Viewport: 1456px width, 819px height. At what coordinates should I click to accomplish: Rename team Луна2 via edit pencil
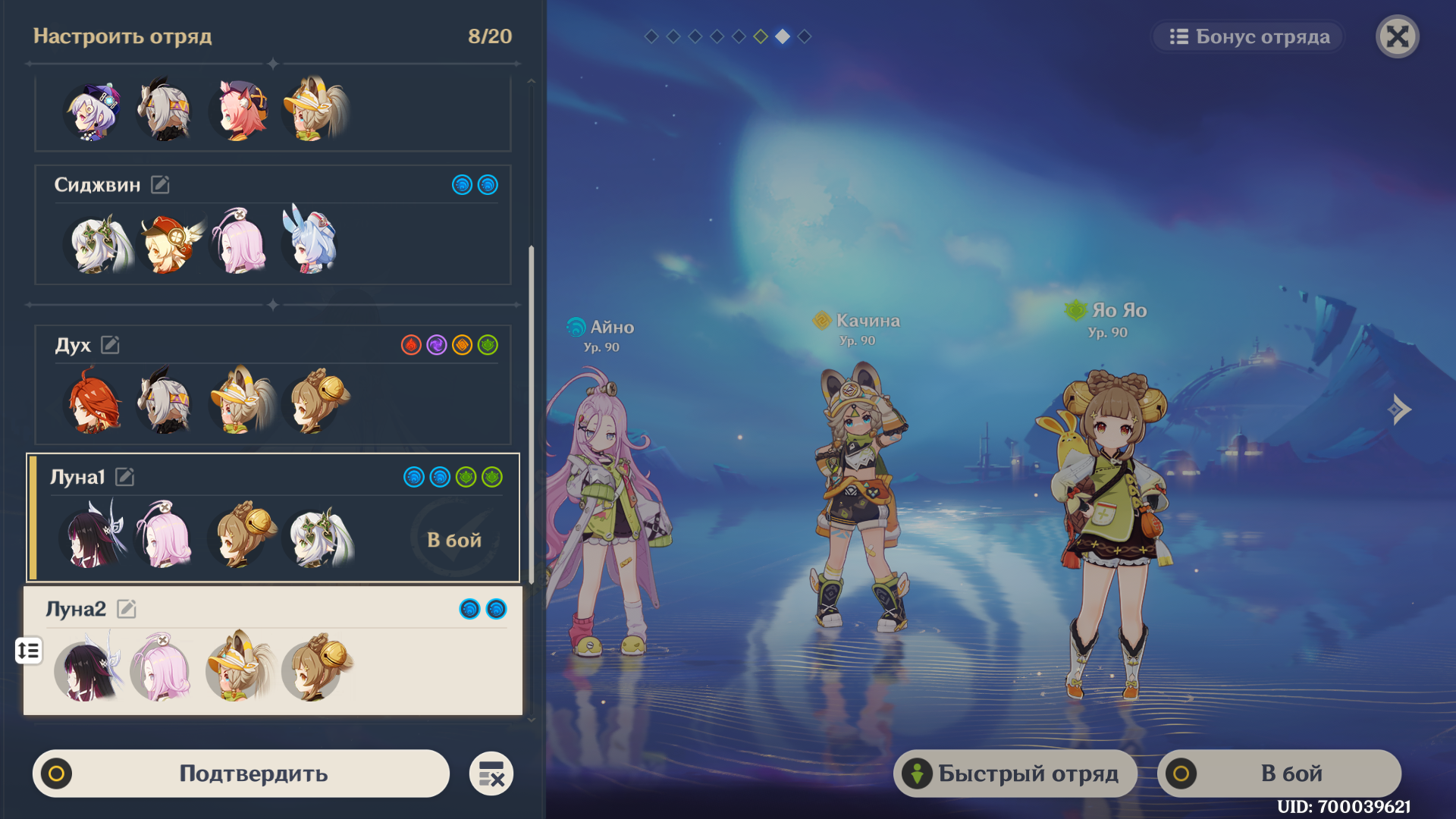click(x=127, y=609)
